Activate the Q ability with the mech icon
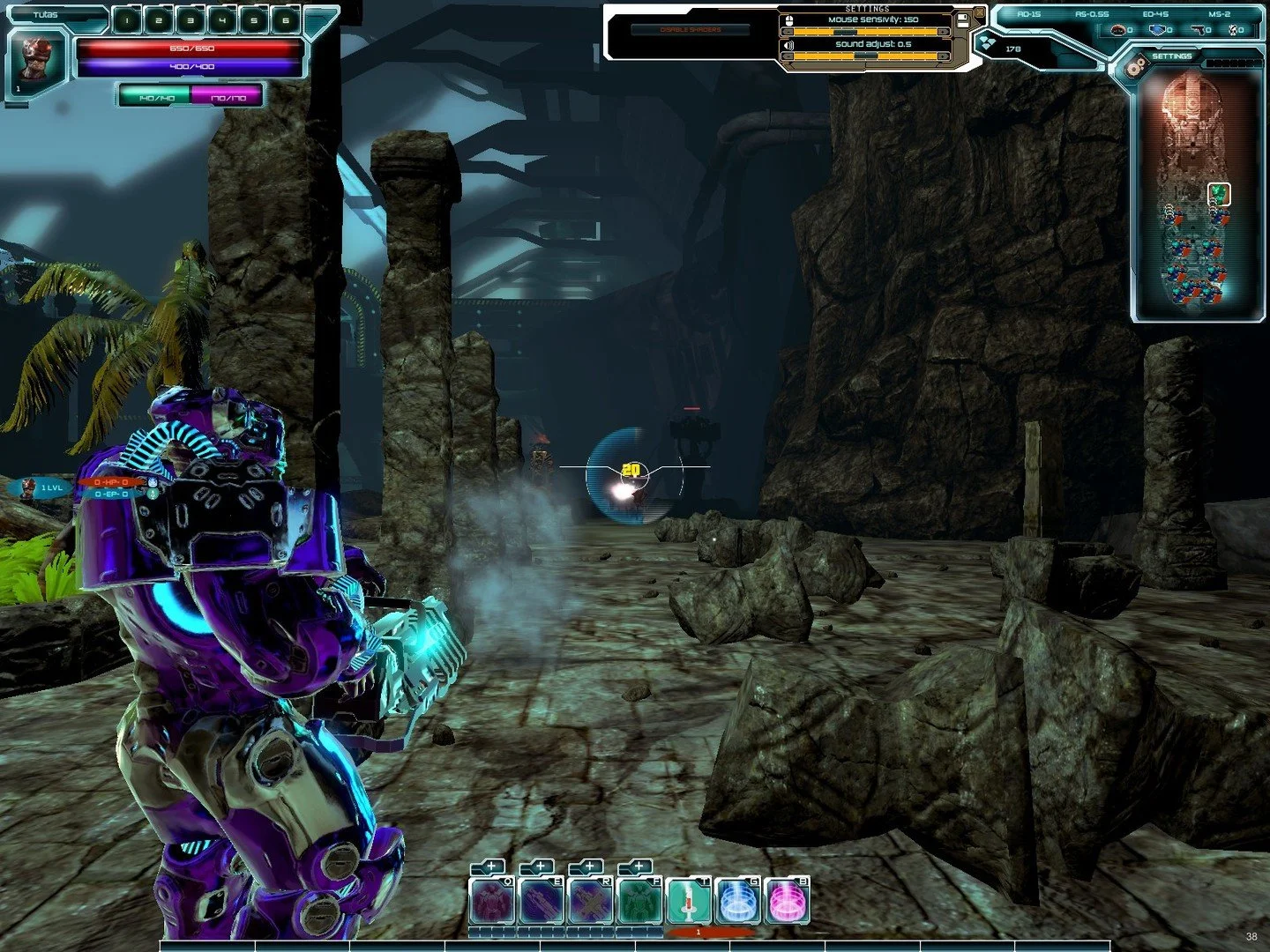This screenshot has width=1270, height=952. coord(492,902)
